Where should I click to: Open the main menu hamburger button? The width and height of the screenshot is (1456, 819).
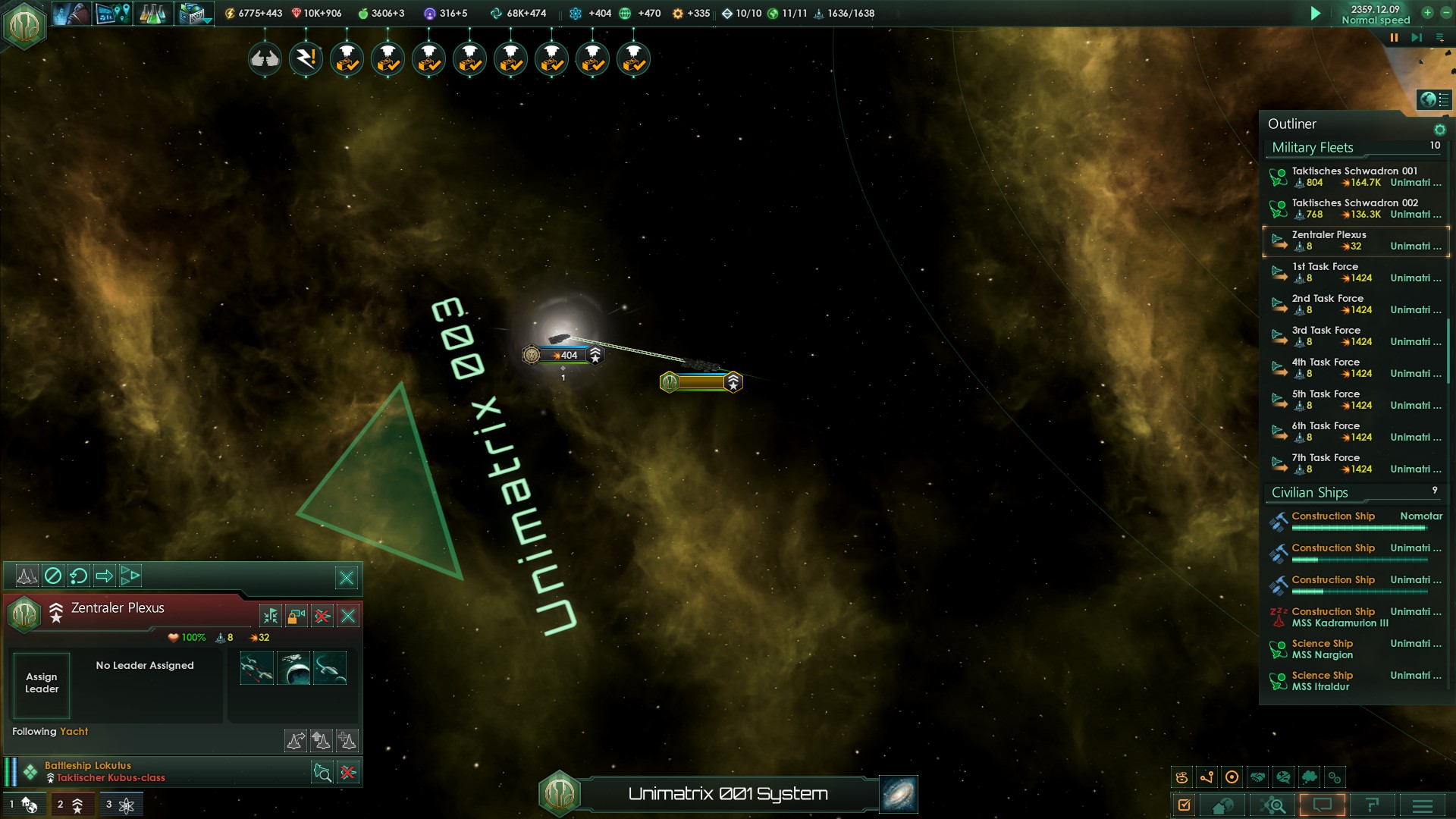click(1422, 805)
